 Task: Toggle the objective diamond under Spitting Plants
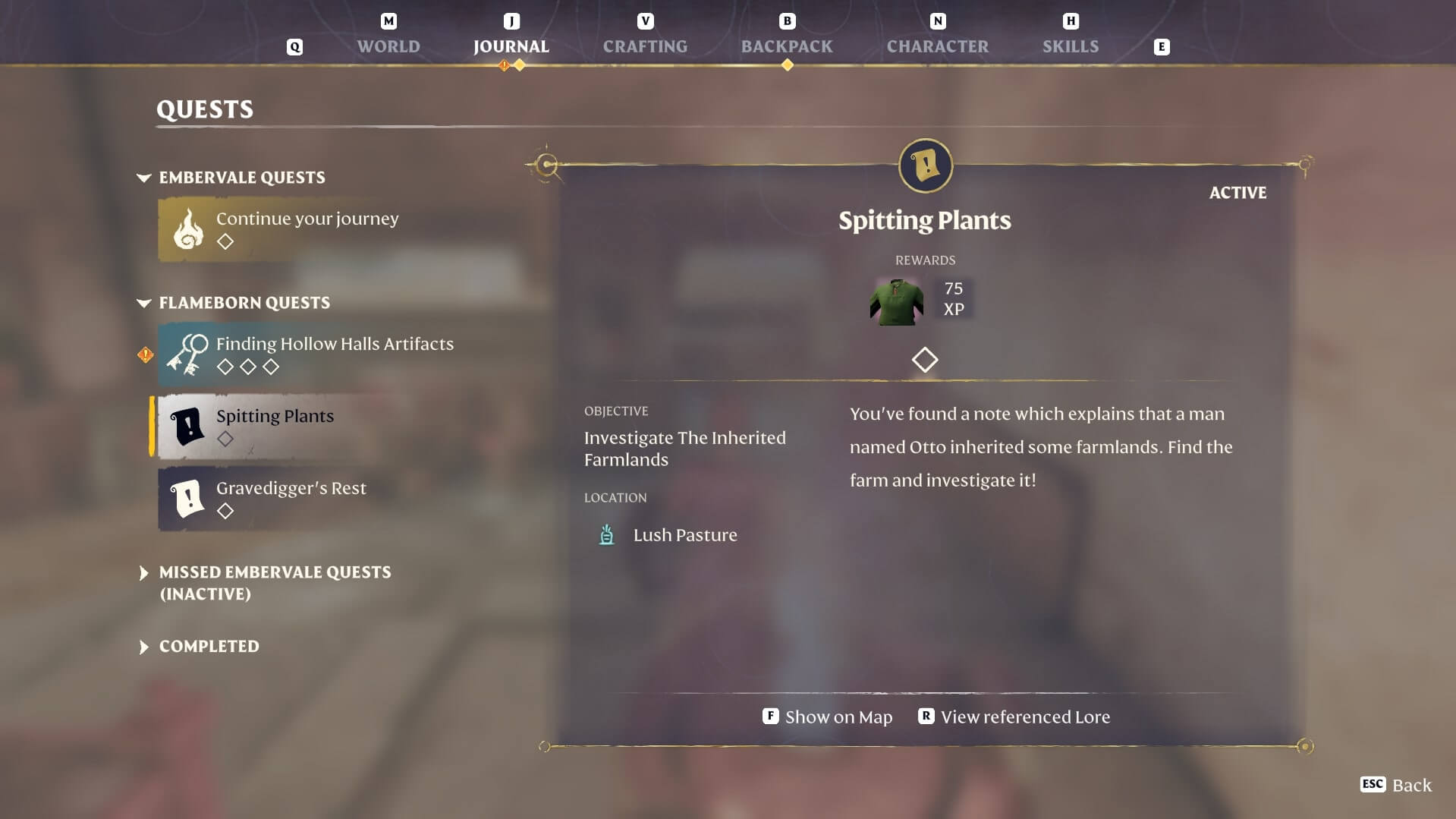coord(226,439)
